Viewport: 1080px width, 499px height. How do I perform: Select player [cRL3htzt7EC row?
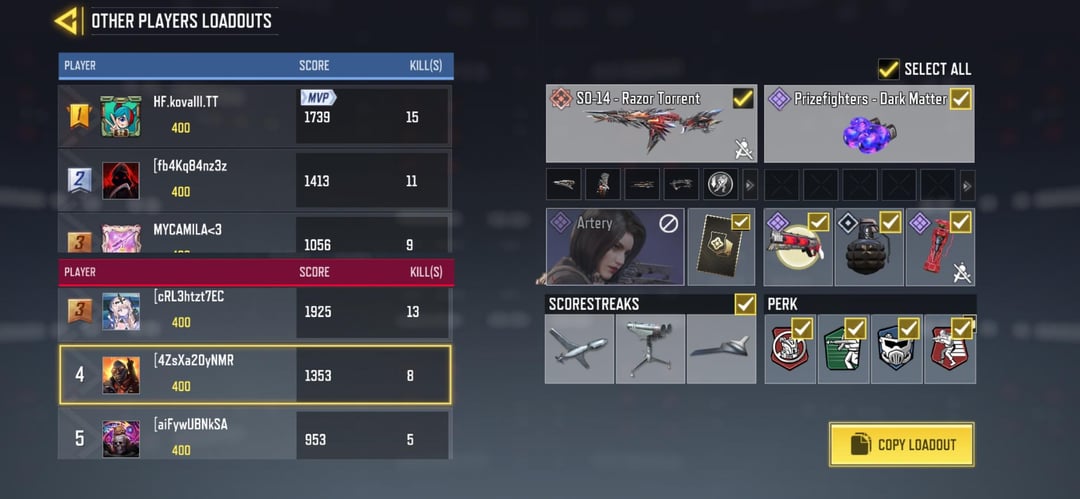(255, 311)
